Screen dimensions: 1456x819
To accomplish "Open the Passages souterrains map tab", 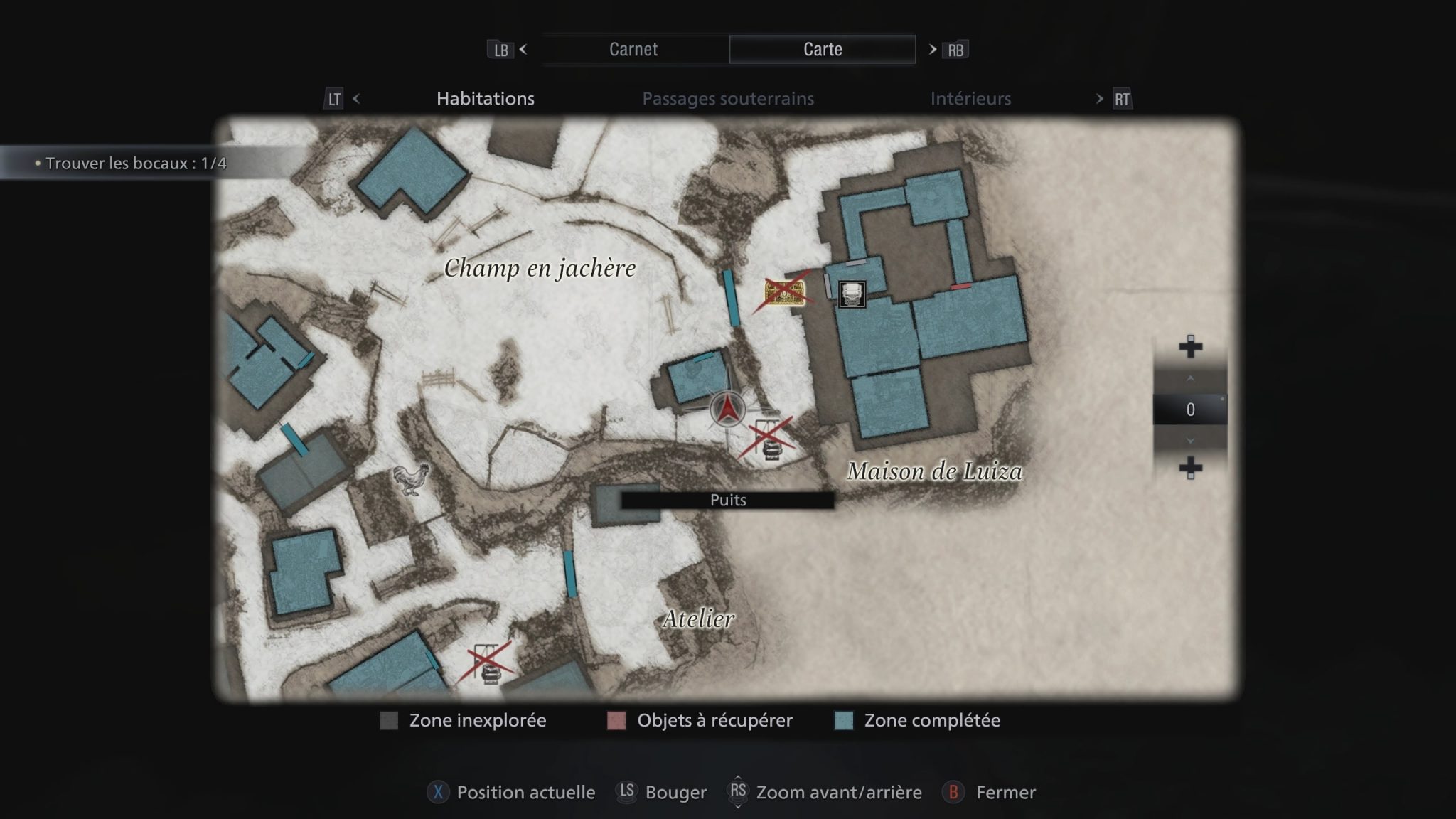I will (x=728, y=99).
